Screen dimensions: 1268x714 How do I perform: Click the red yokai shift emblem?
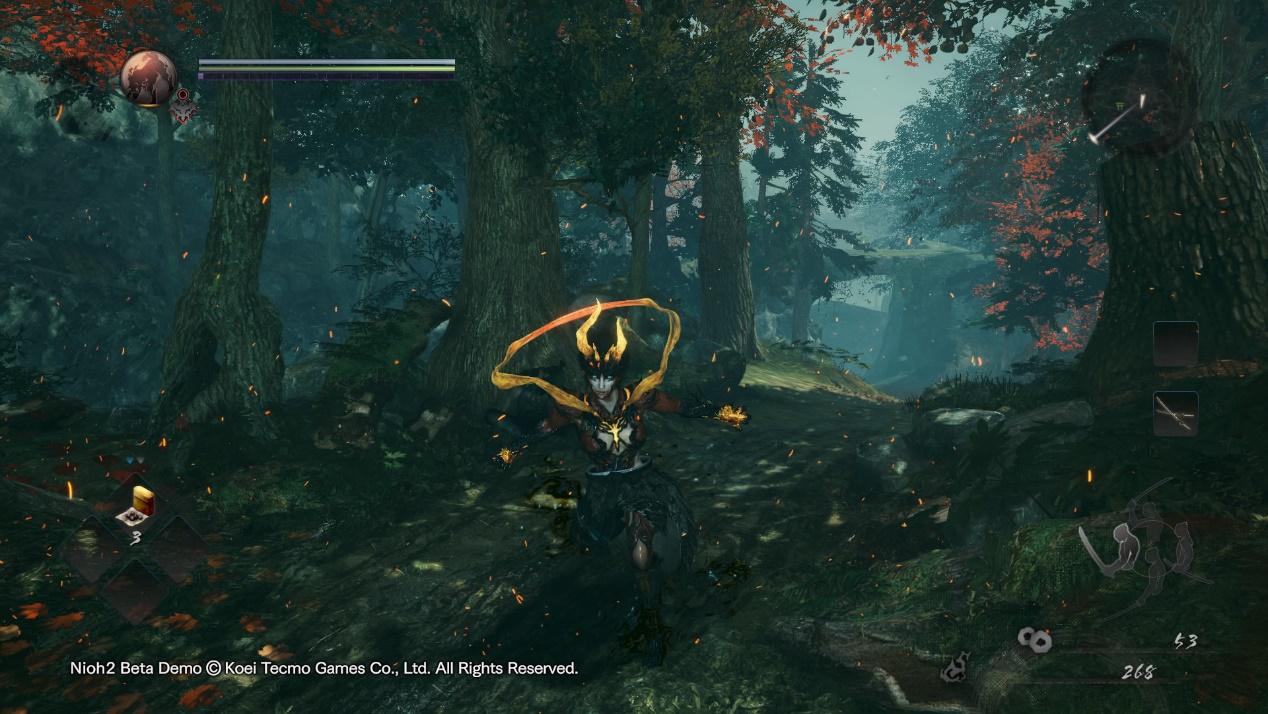click(183, 108)
